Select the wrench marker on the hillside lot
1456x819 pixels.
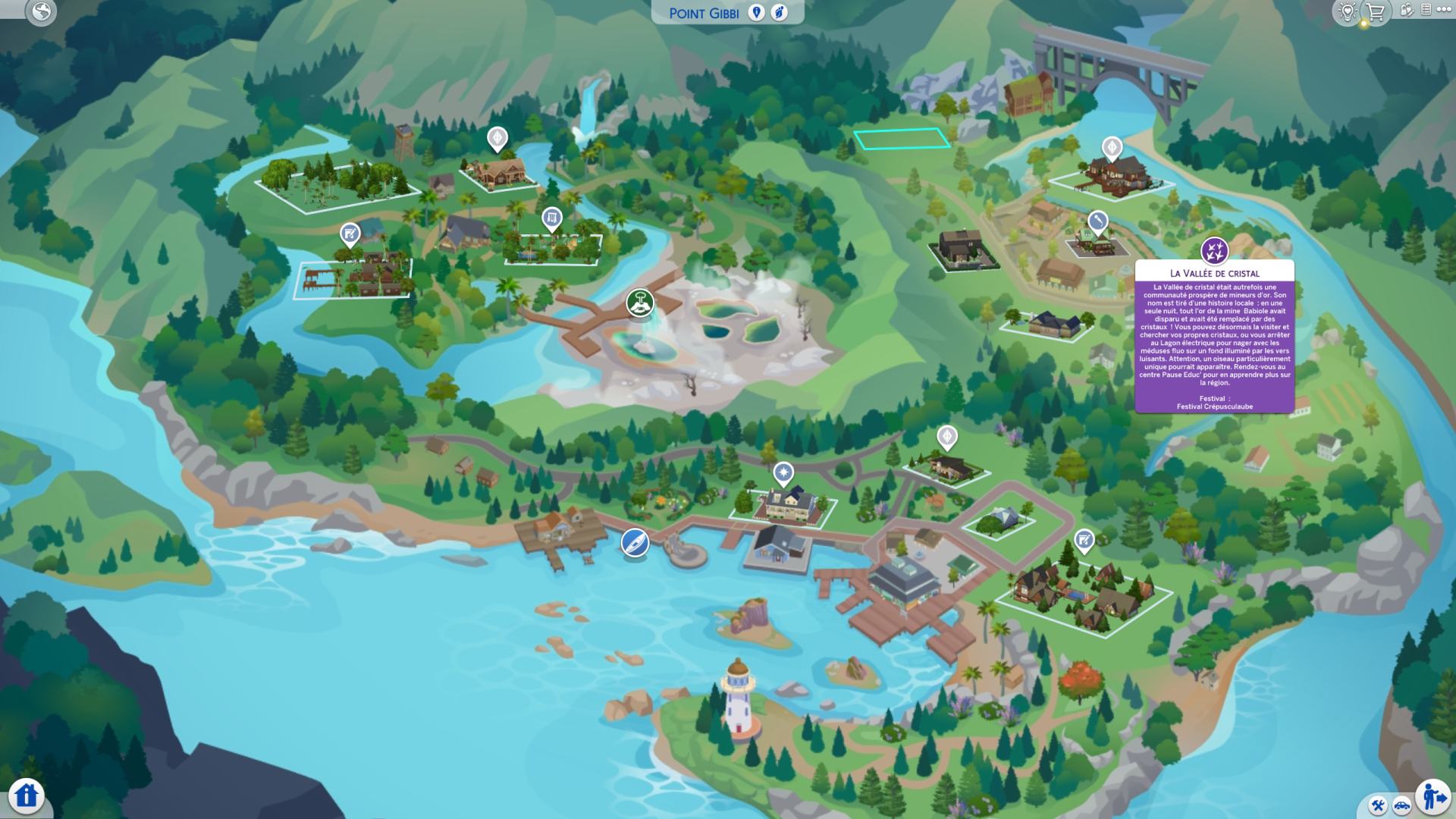click(x=1097, y=222)
